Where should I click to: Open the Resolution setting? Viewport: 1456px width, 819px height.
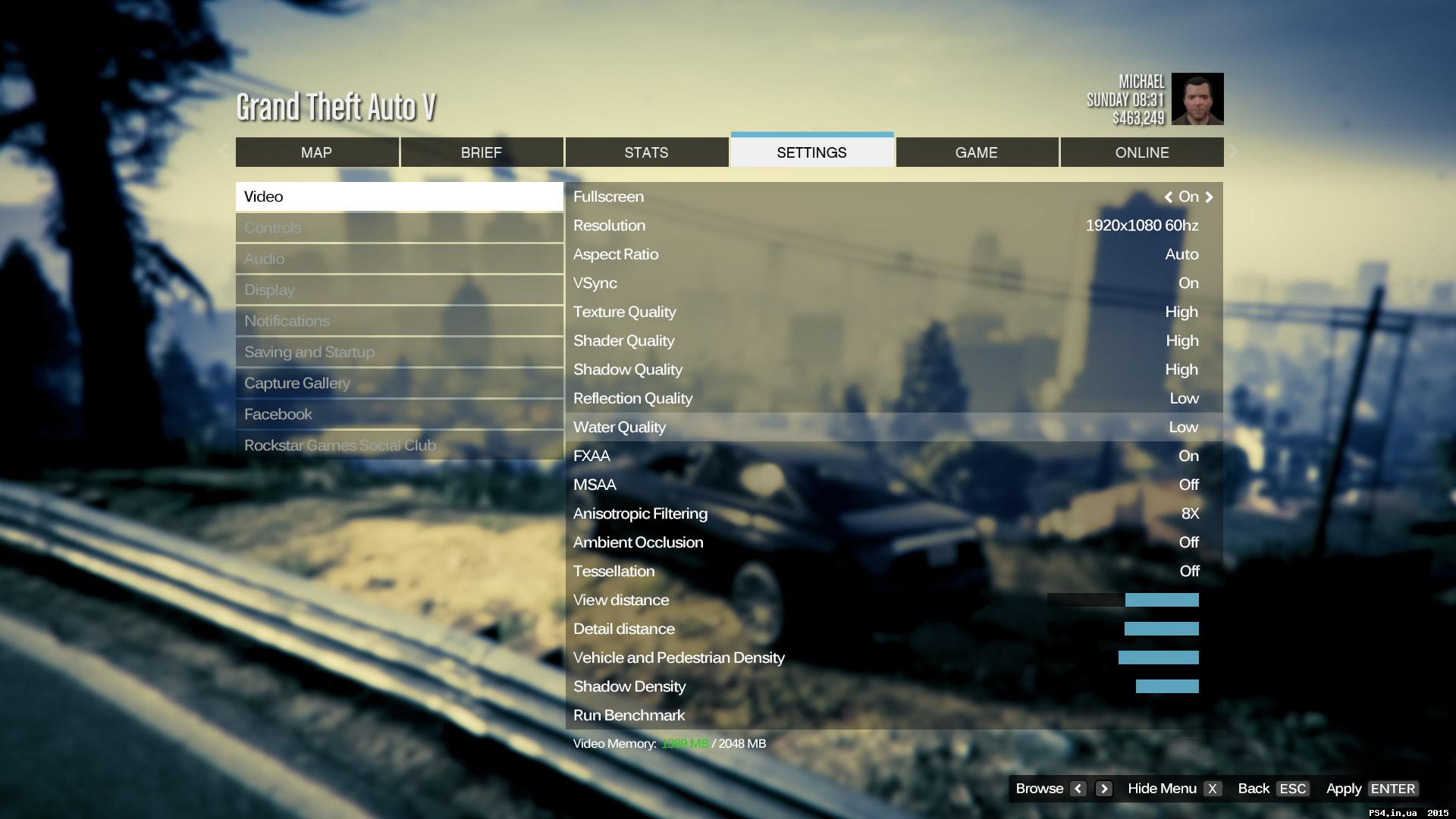tap(893, 225)
